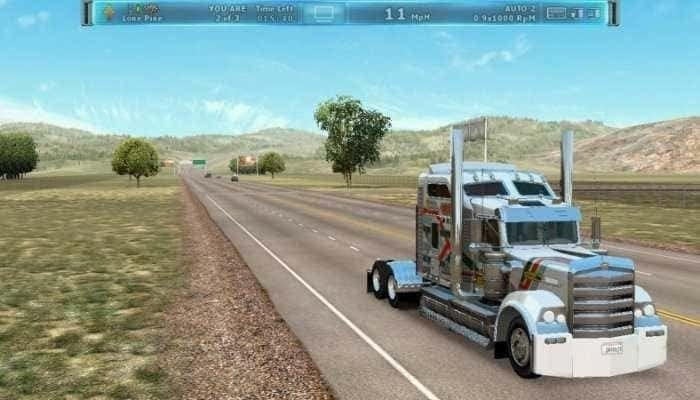Screen dimensions: 700x400
Task: Click the yellow direction arrow icon
Action: 108,13
